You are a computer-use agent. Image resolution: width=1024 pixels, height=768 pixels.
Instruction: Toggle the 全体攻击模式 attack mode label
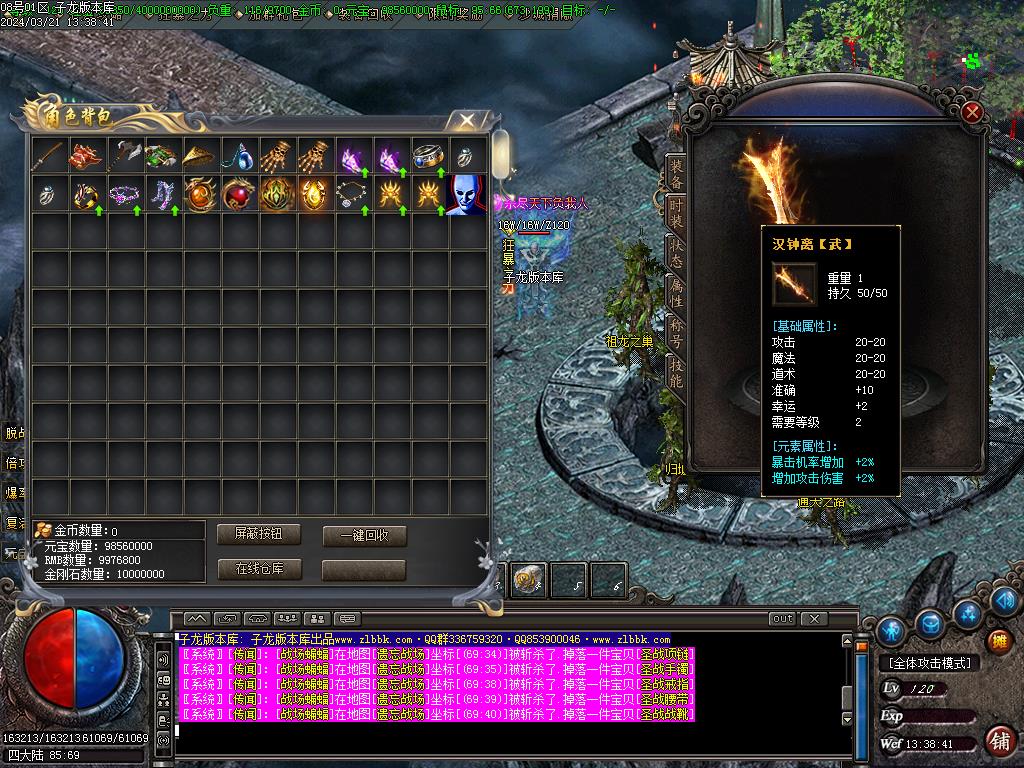929,663
